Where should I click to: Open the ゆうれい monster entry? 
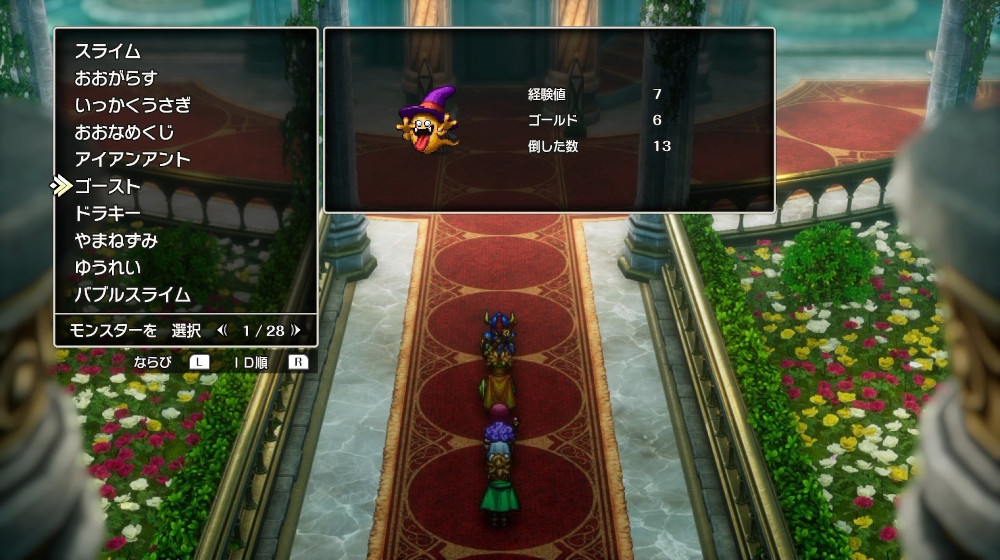(x=107, y=267)
